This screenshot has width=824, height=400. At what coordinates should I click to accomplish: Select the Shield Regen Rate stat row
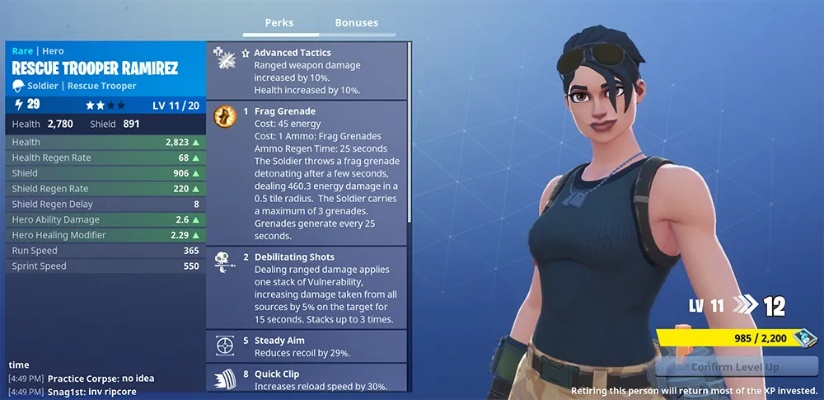[x=104, y=189]
